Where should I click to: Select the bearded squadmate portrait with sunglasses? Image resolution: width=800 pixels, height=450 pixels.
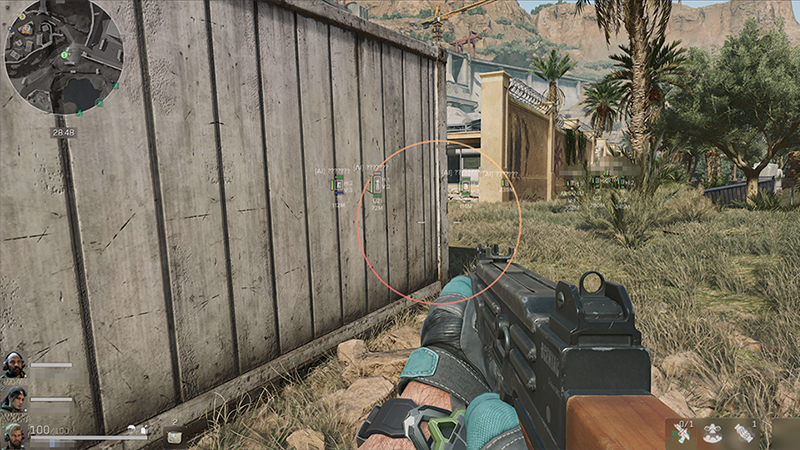pyautogui.click(x=13, y=365)
